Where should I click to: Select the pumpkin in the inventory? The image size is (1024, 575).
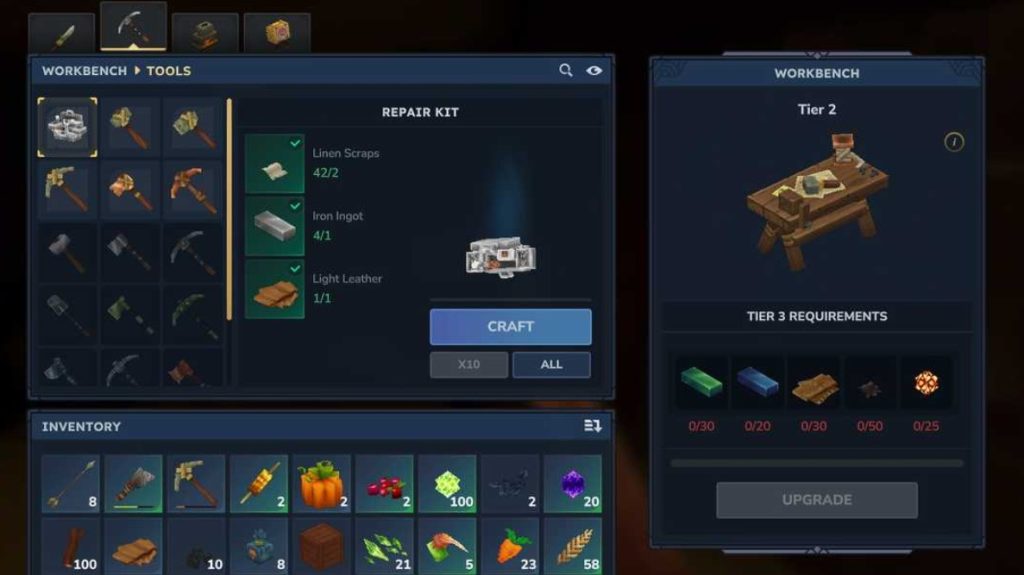[x=322, y=484]
